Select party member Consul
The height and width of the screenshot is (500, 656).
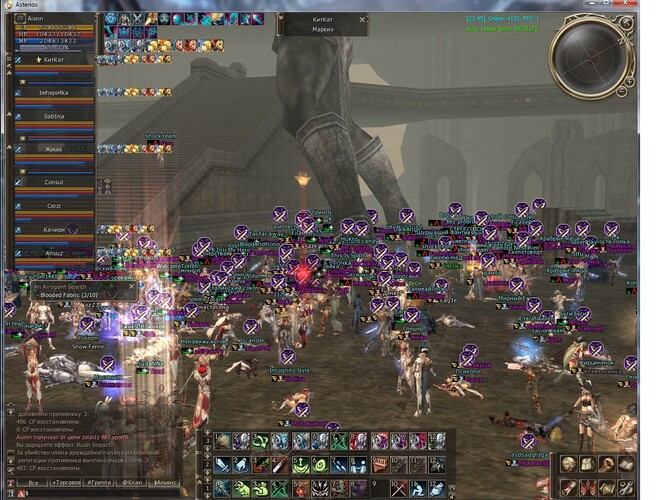(x=53, y=182)
